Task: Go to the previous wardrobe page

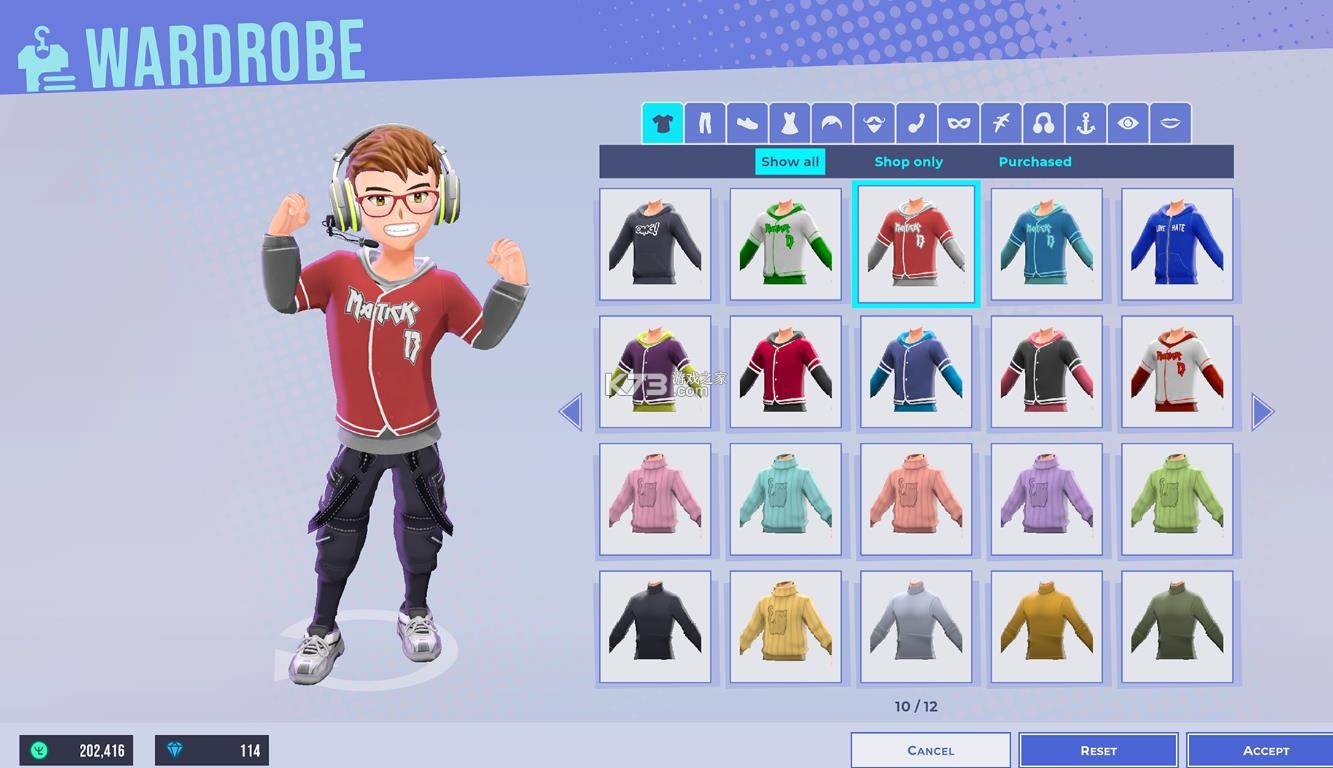Action: tap(570, 411)
